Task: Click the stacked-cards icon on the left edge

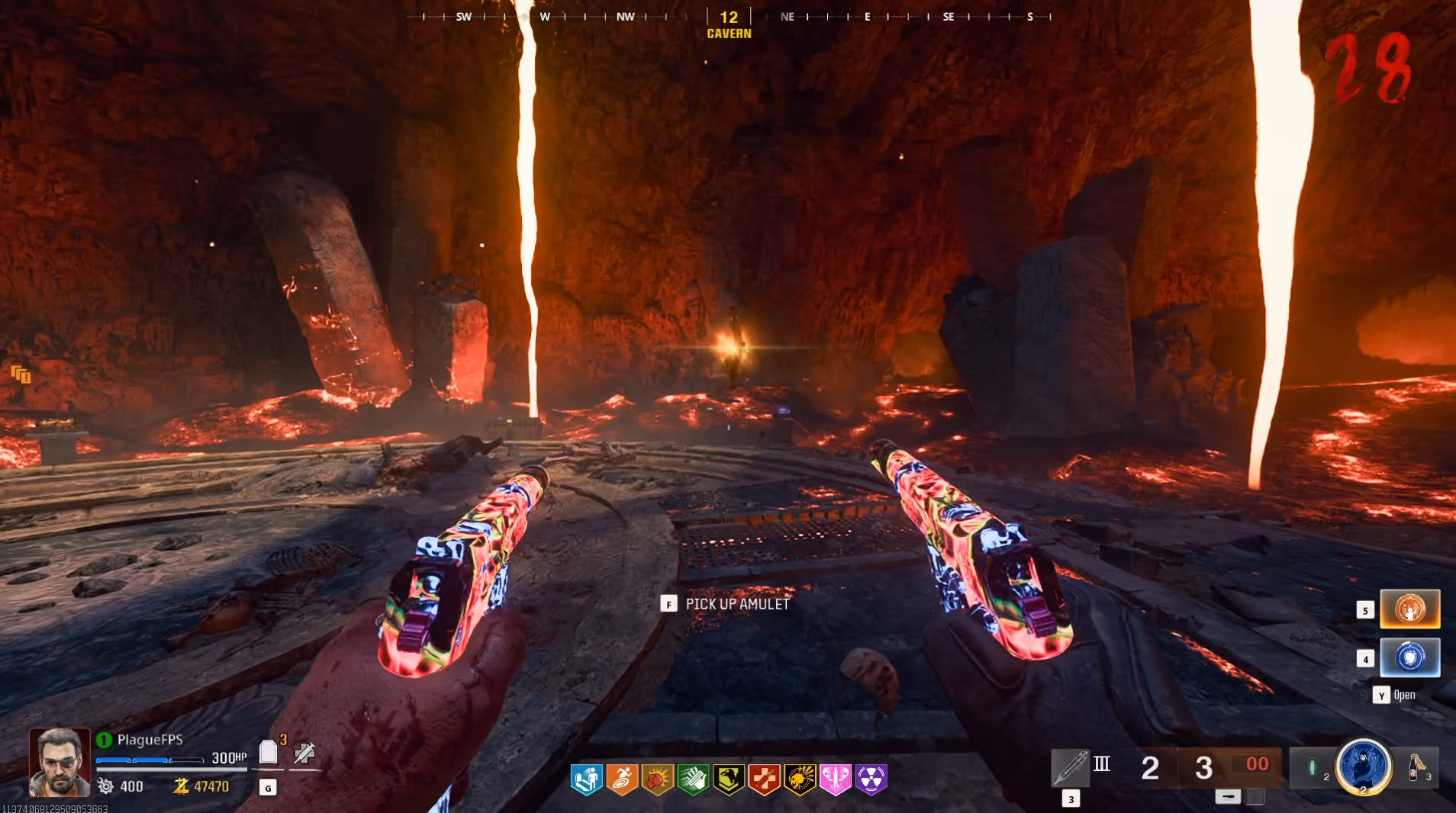Action: [x=21, y=374]
